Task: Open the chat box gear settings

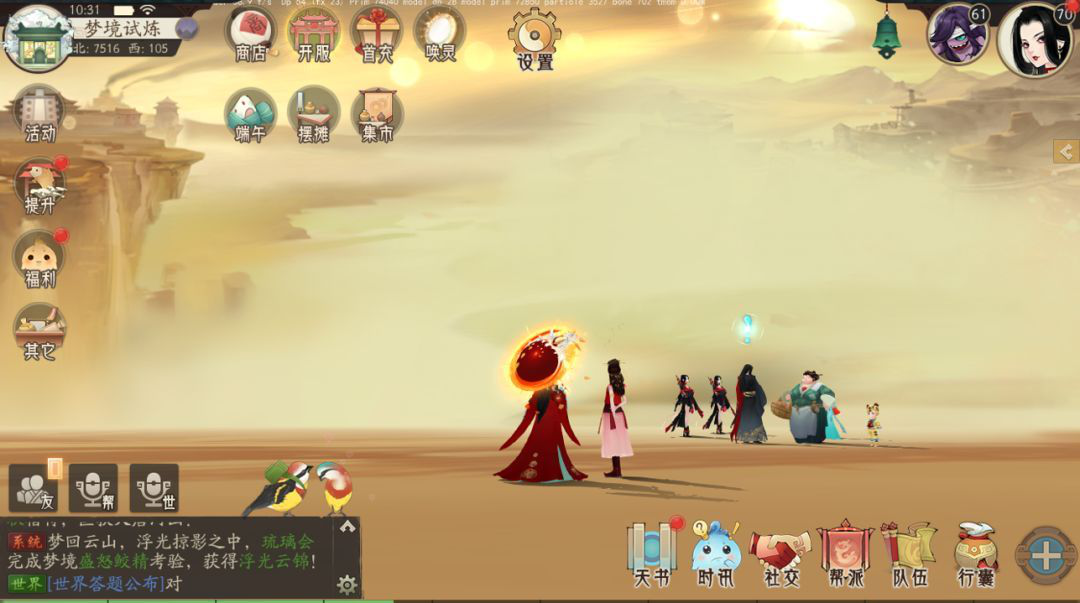Action: pyautogui.click(x=347, y=585)
